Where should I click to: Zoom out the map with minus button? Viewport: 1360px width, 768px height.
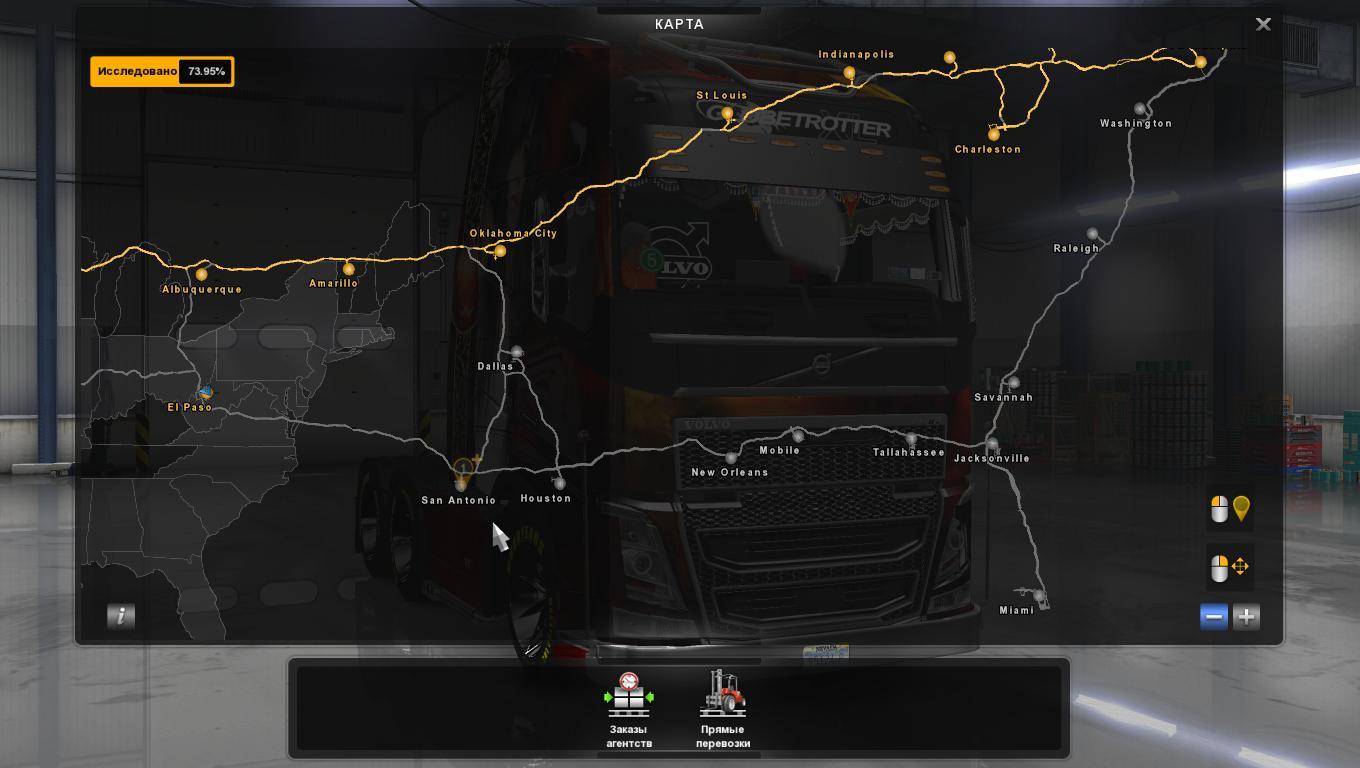click(x=1214, y=617)
